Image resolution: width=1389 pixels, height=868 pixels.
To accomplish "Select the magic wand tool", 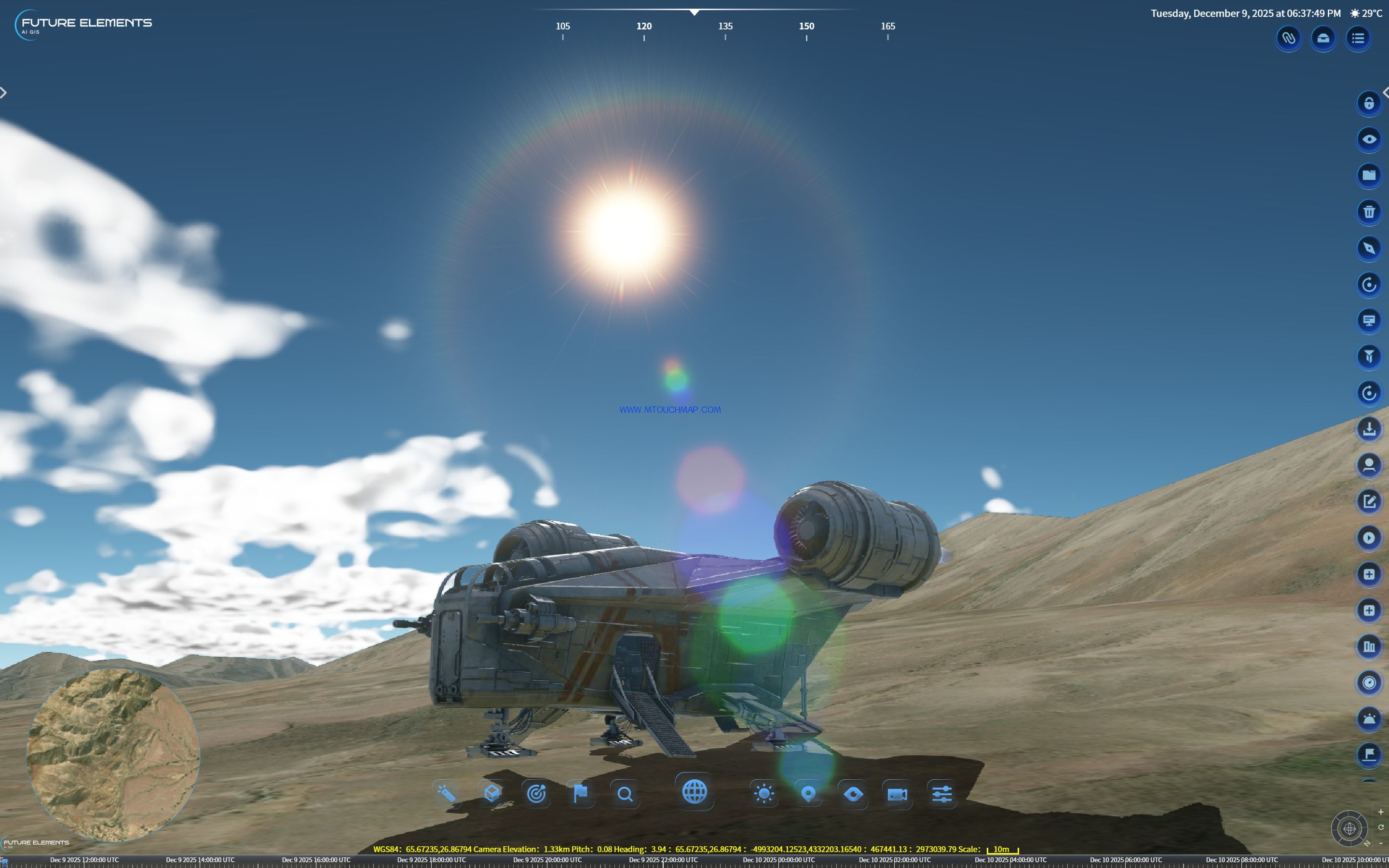I will pos(449,795).
